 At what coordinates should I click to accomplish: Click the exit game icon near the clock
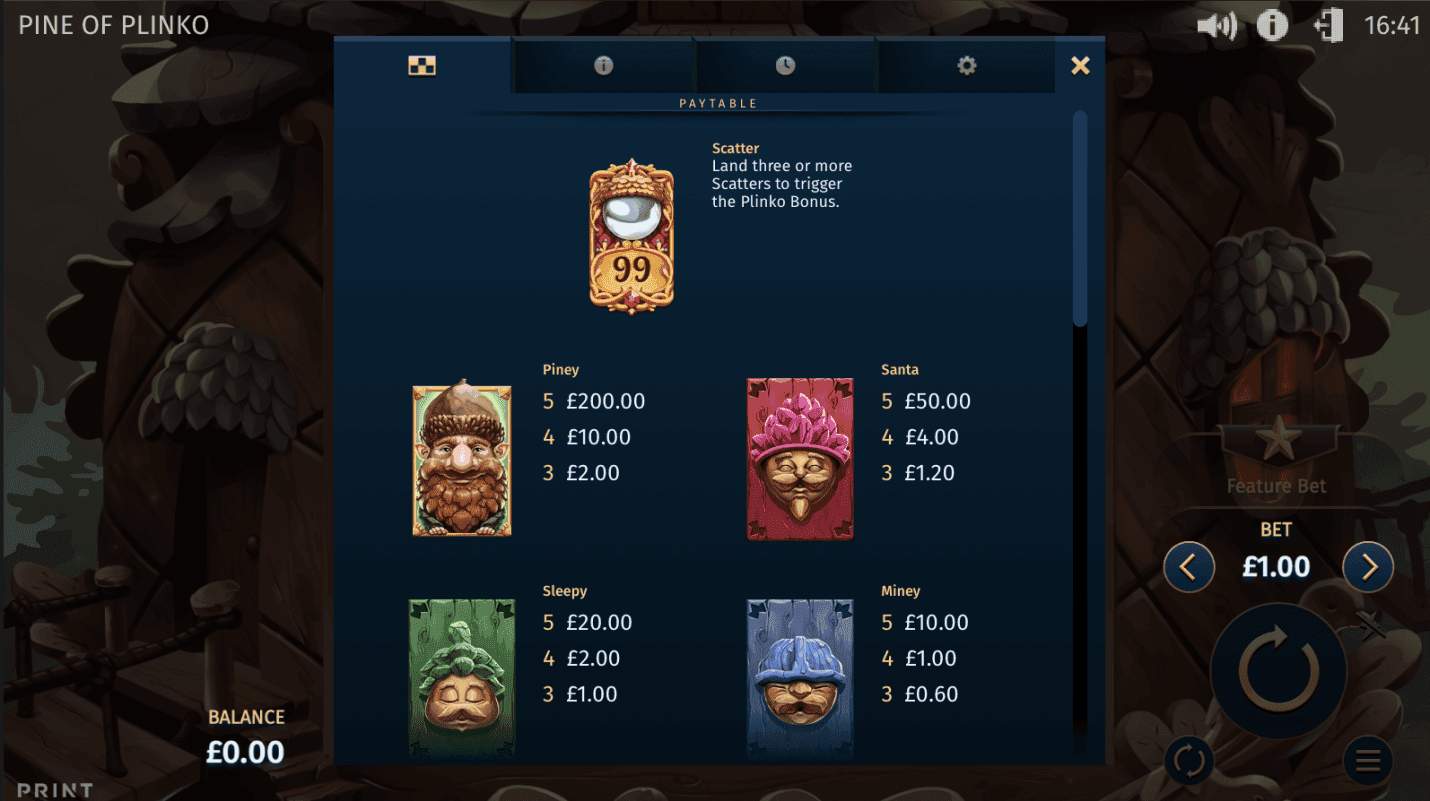(1329, 24)
